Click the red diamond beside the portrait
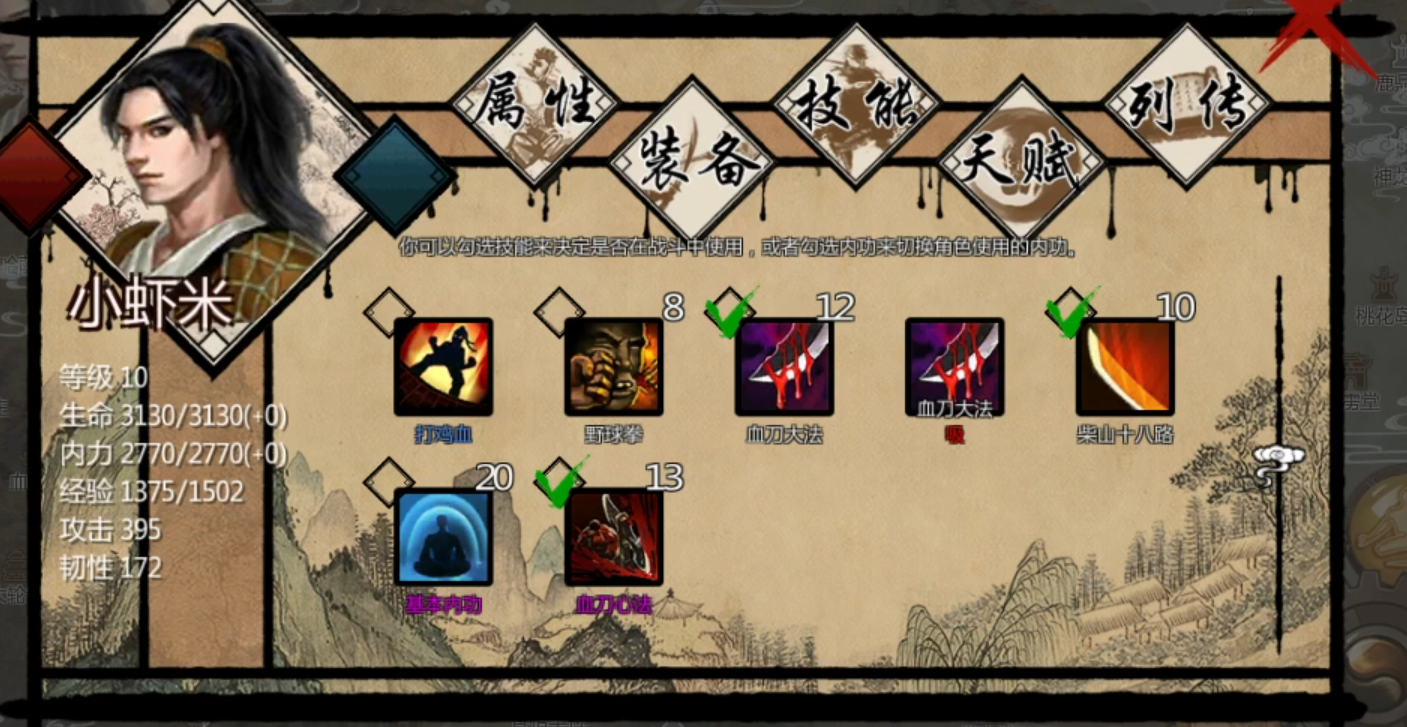Image resolution: width=1407 pixels, height=727 pixels. coord(38,179)
